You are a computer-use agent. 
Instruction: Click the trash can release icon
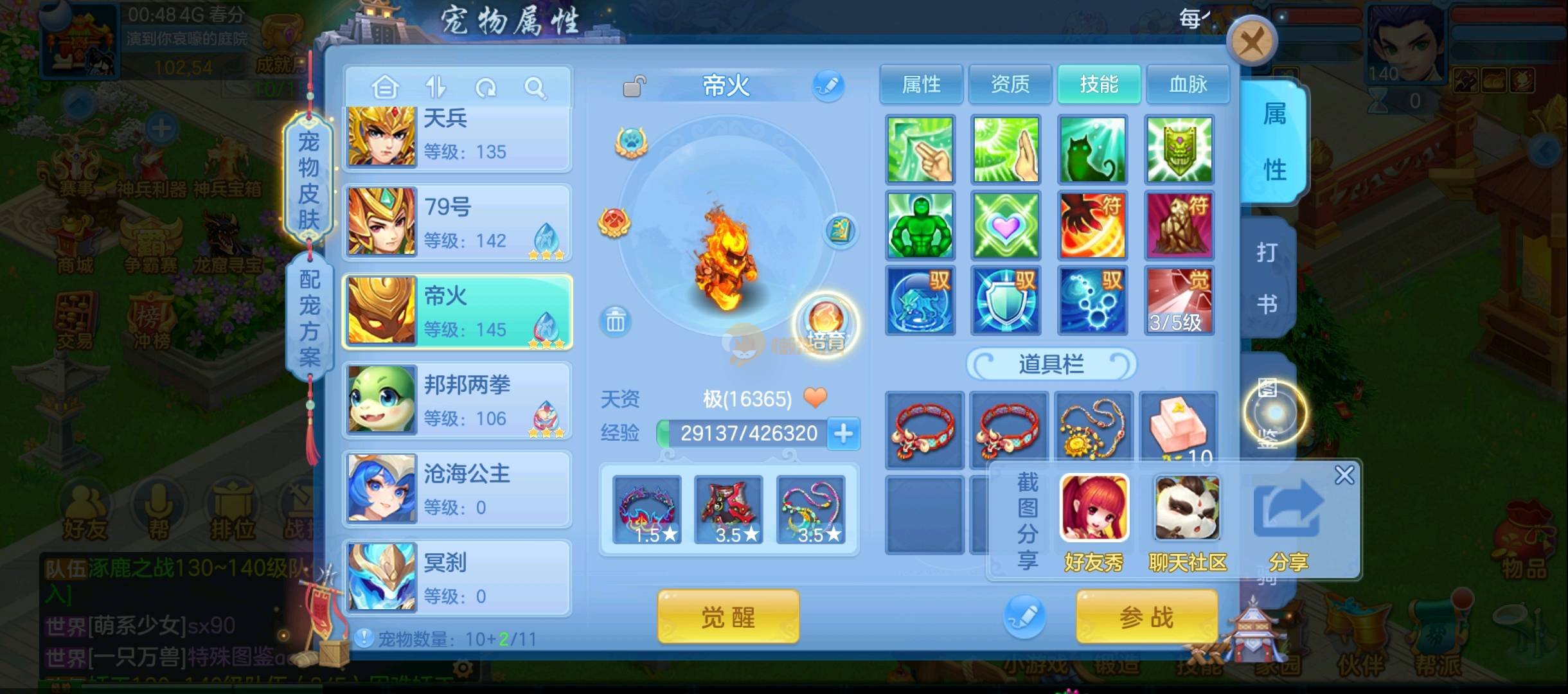[615, 321]
